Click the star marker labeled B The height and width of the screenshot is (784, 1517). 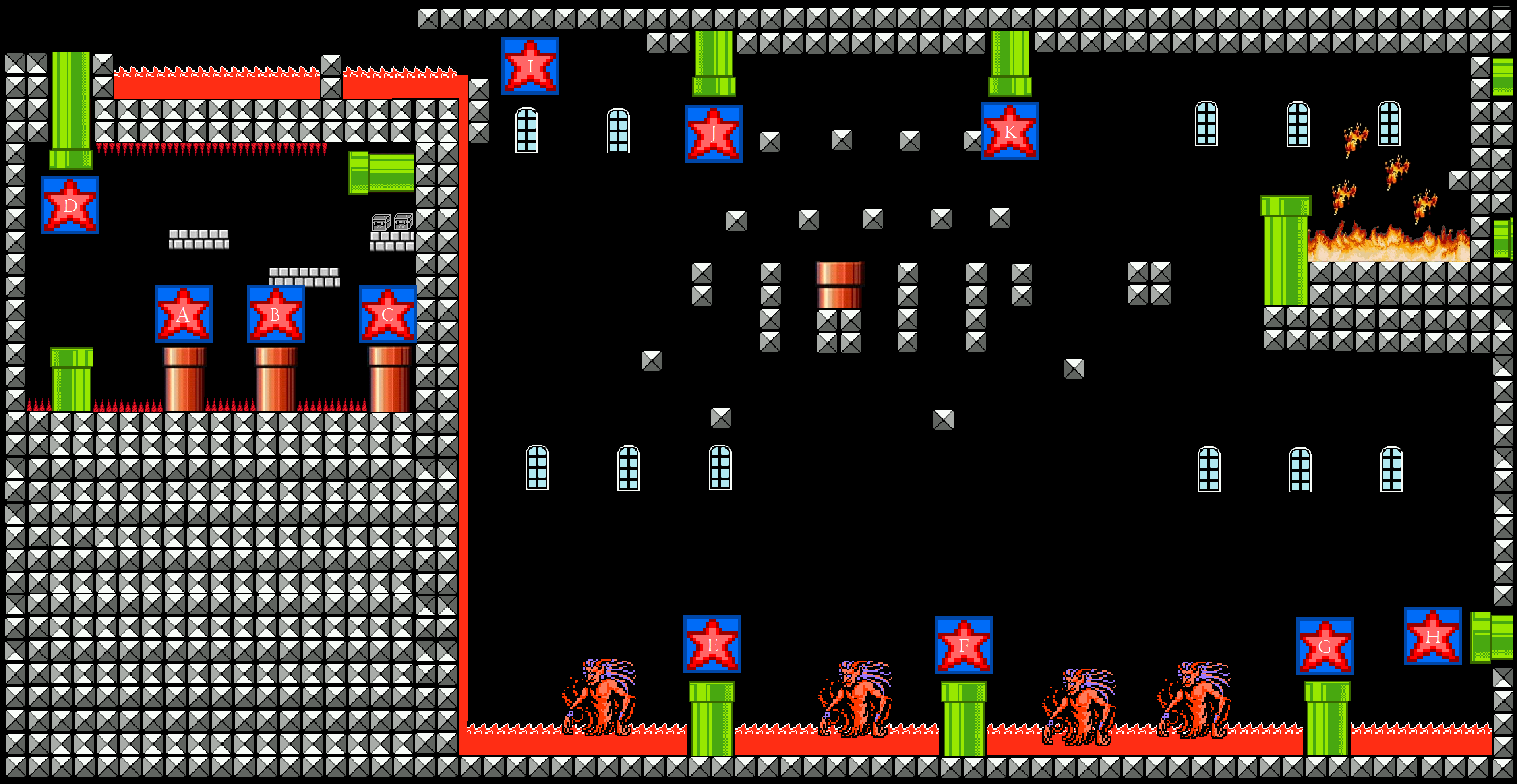[275, 314]
